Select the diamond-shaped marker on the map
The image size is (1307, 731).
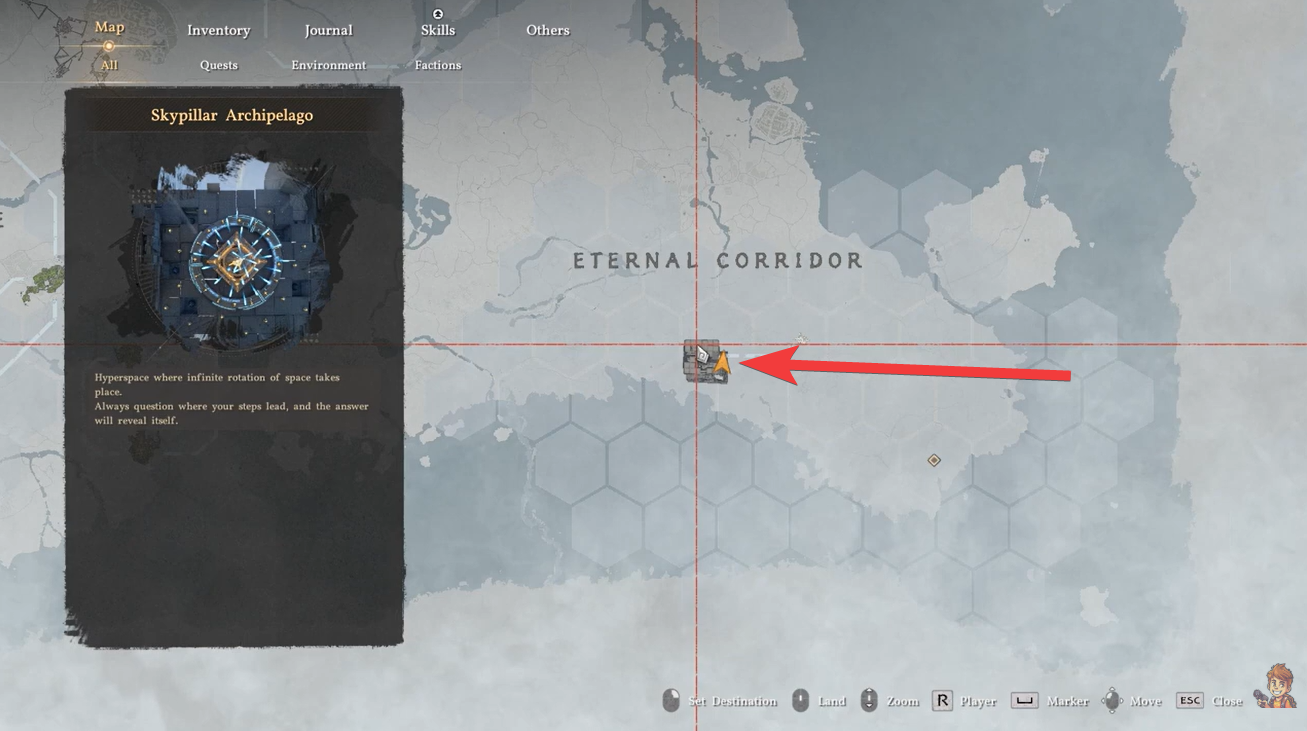click(x=934, y=460)
